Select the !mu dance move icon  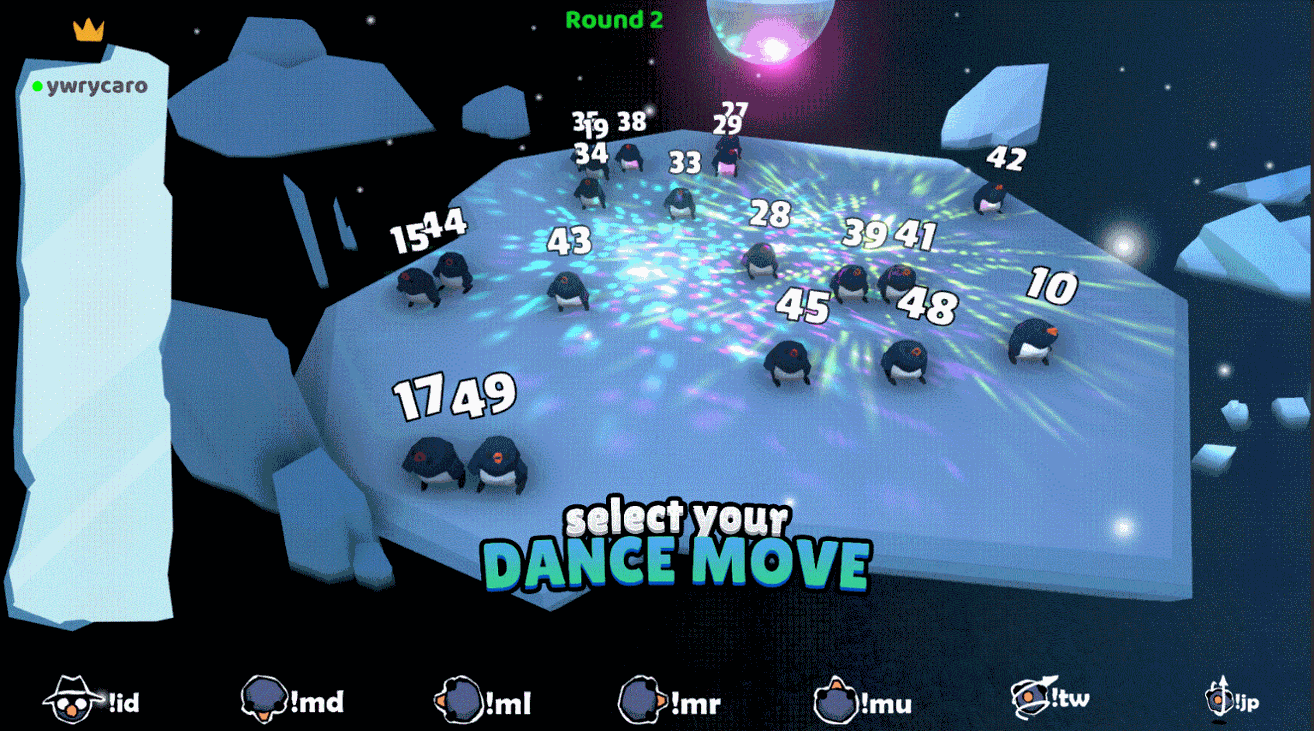click(833, 700)
